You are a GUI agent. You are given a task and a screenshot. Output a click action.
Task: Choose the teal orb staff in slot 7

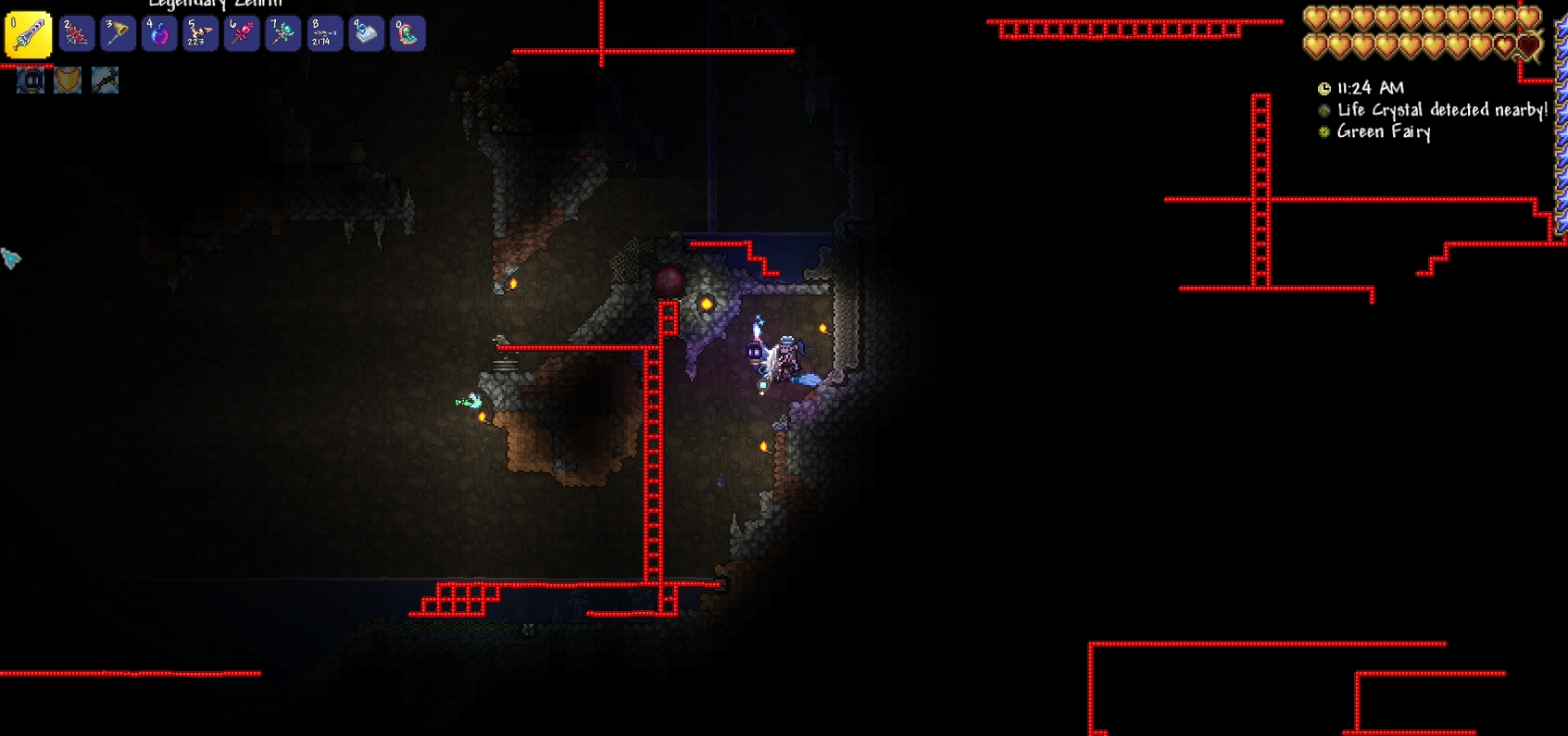coord(283,34)
